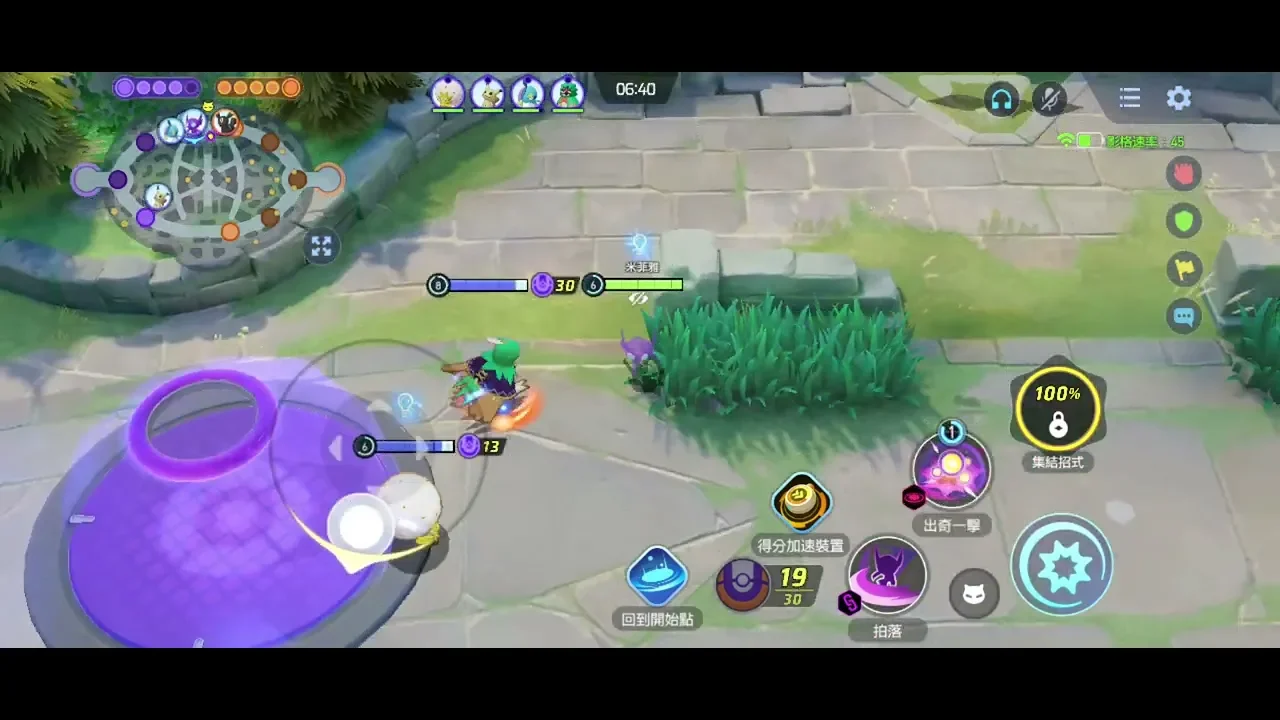The image size is (1280, 720).
Task: Activate the 得分加速裝置 battle item
Action: 801,502
